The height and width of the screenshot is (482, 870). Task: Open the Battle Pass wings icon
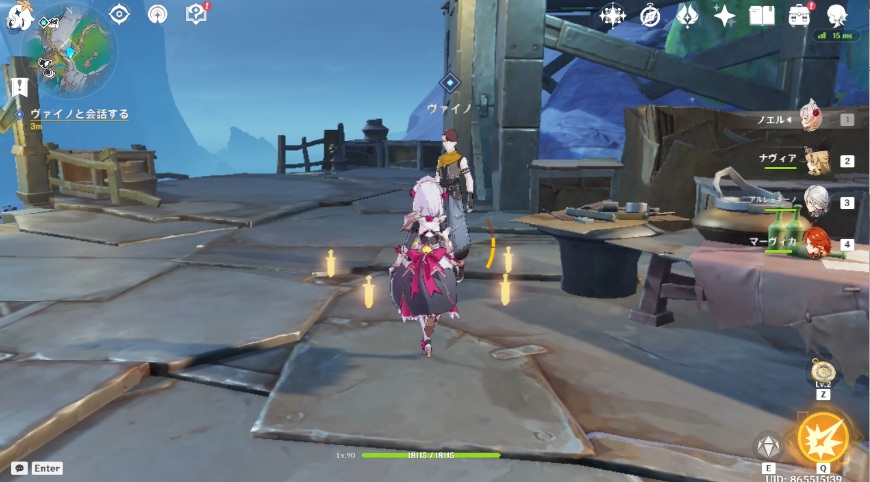click(688, 15)
